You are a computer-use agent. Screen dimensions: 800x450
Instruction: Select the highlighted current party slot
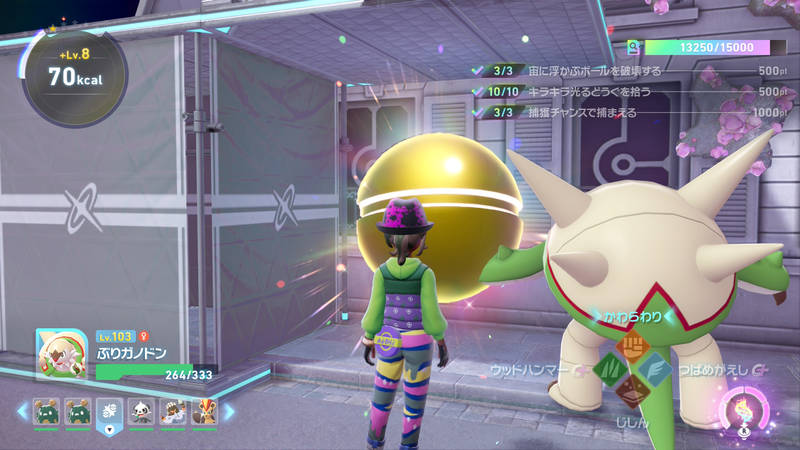click(110, 411)
